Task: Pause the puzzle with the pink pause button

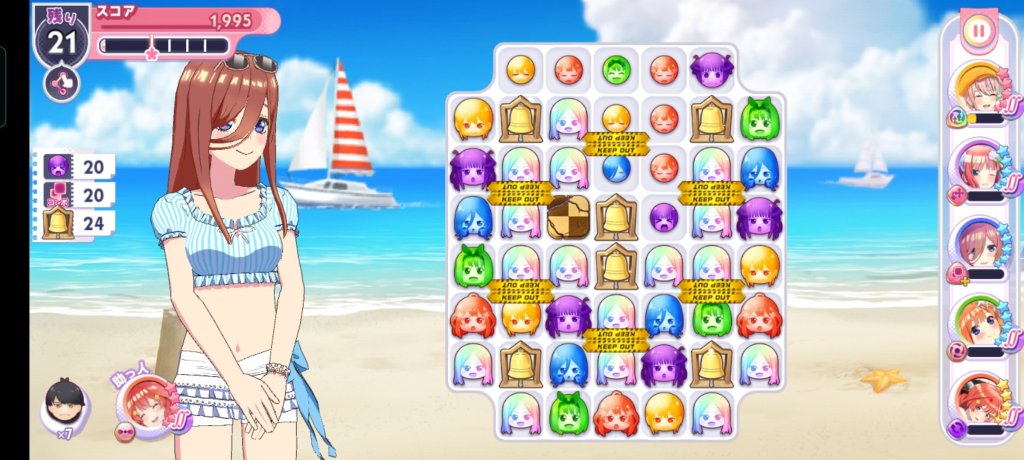Action: 978,31
